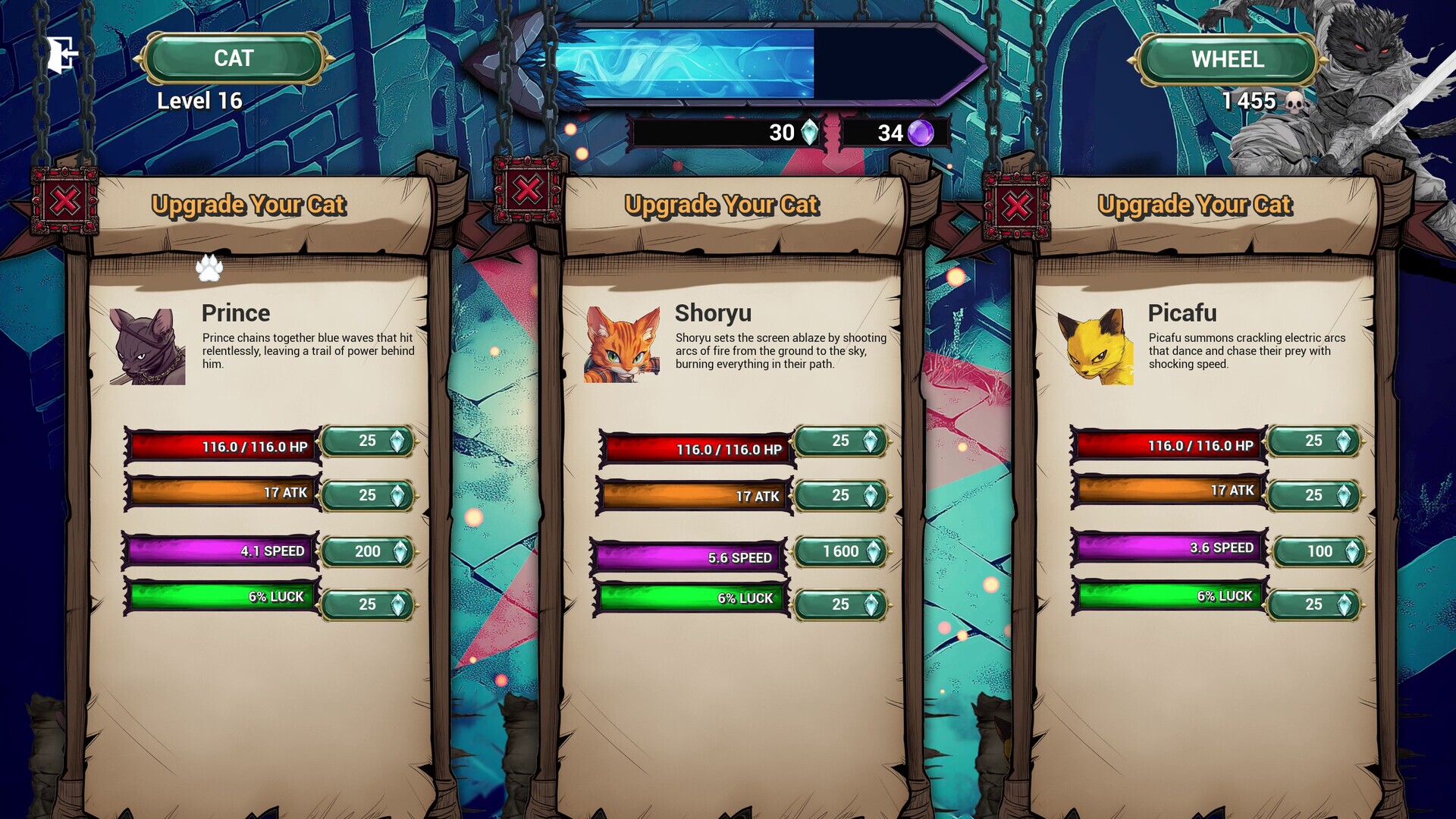Upgrade Shoryu's SPEED for 1600 gems
This screenshot has height=819, width=1456.
tap(840, 553)
